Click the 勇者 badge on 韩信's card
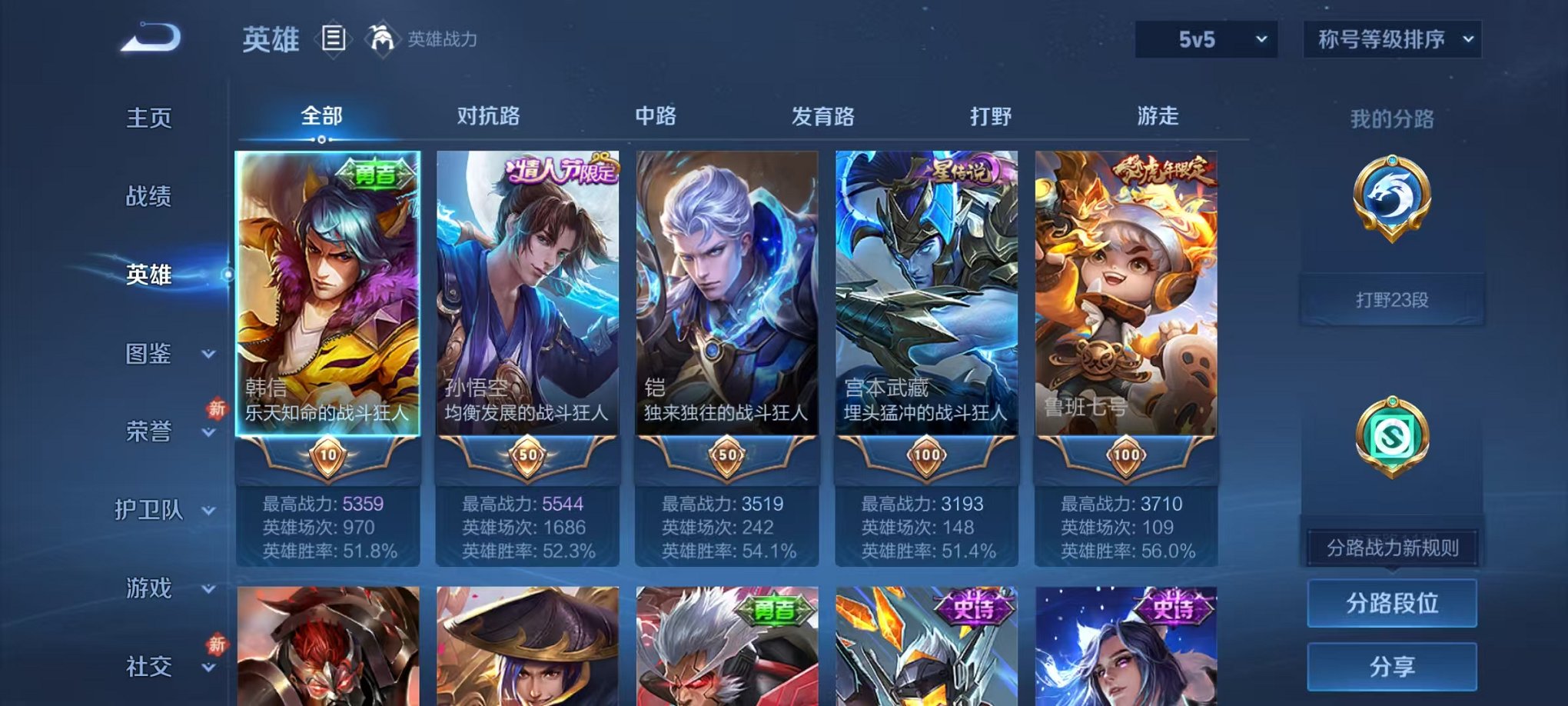Image resolution: width=1568 pixels, height=706 pixels. 375,174
